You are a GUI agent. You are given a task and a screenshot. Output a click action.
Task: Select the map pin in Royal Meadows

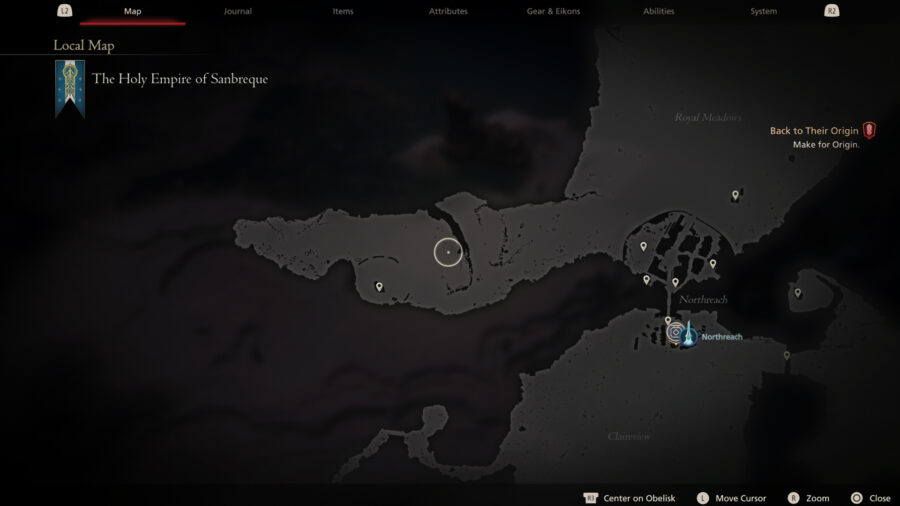tap(735, 196)
